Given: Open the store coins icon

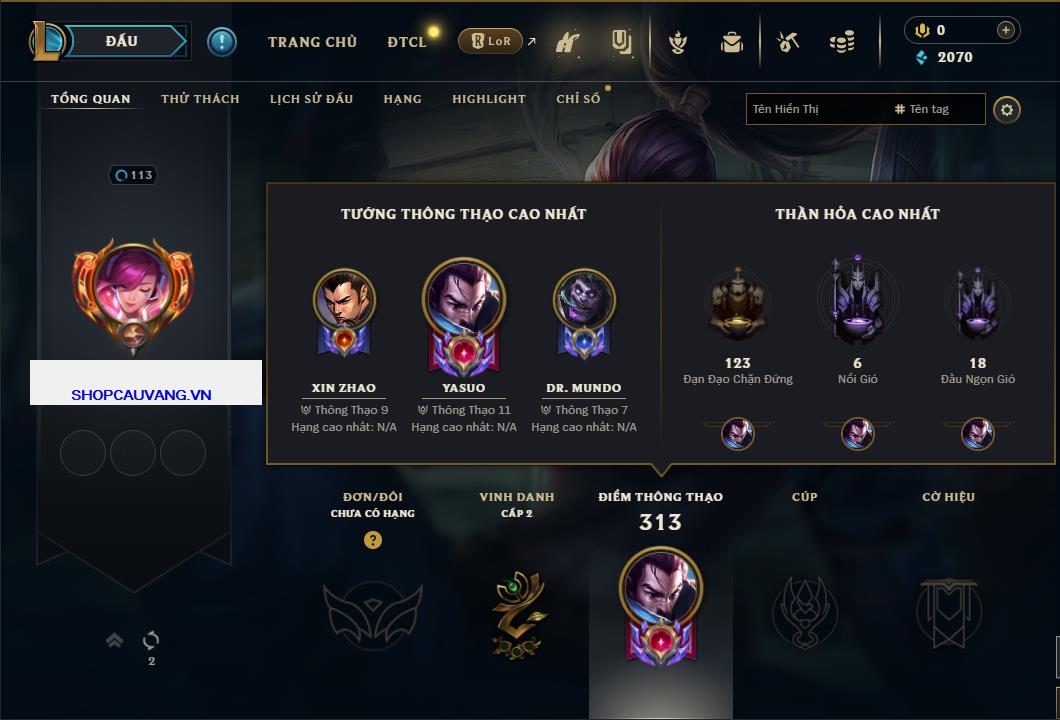Looking at the screenshot, I should 842,42.
